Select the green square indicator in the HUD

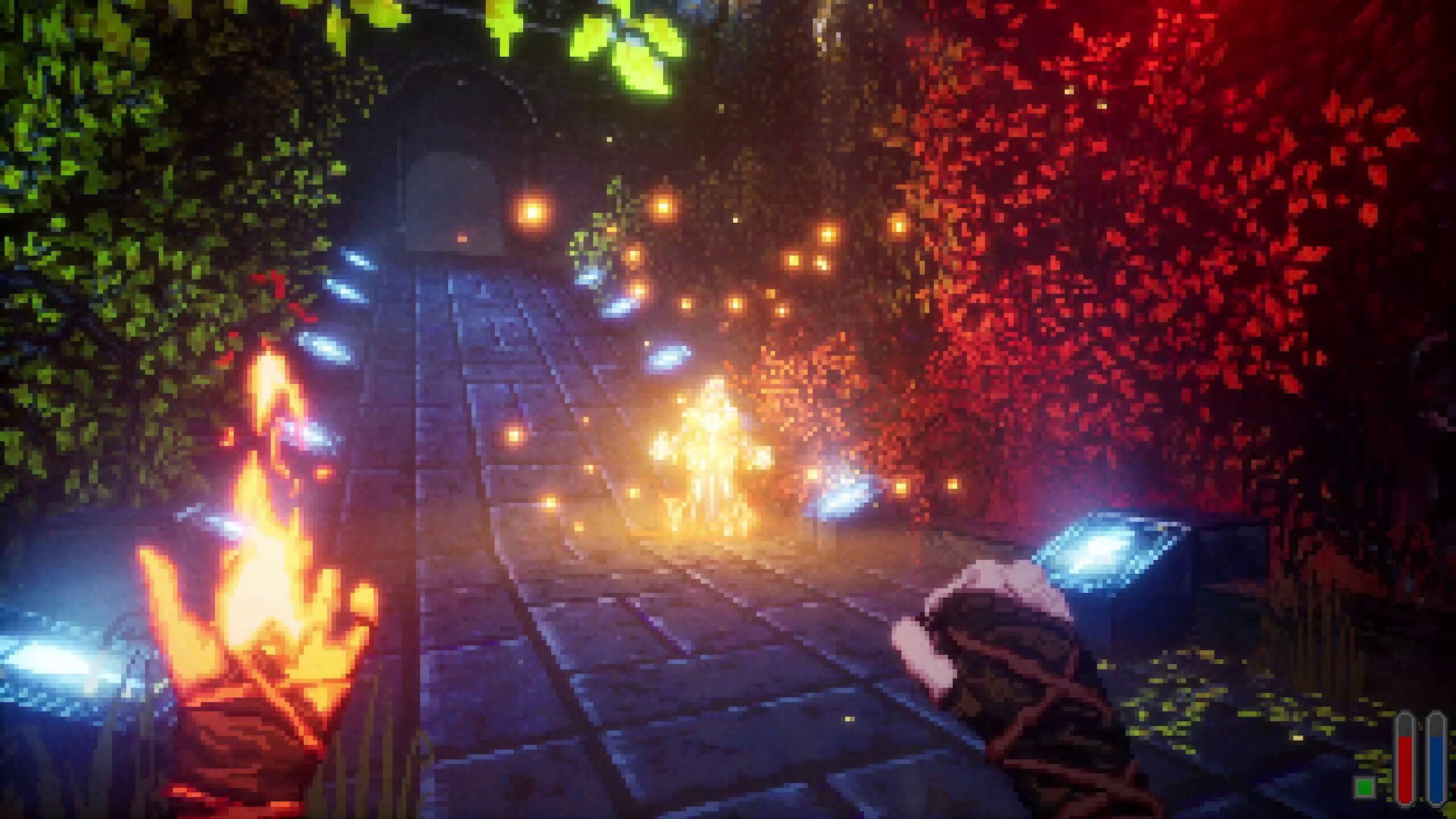click(x=1365, y=788)
